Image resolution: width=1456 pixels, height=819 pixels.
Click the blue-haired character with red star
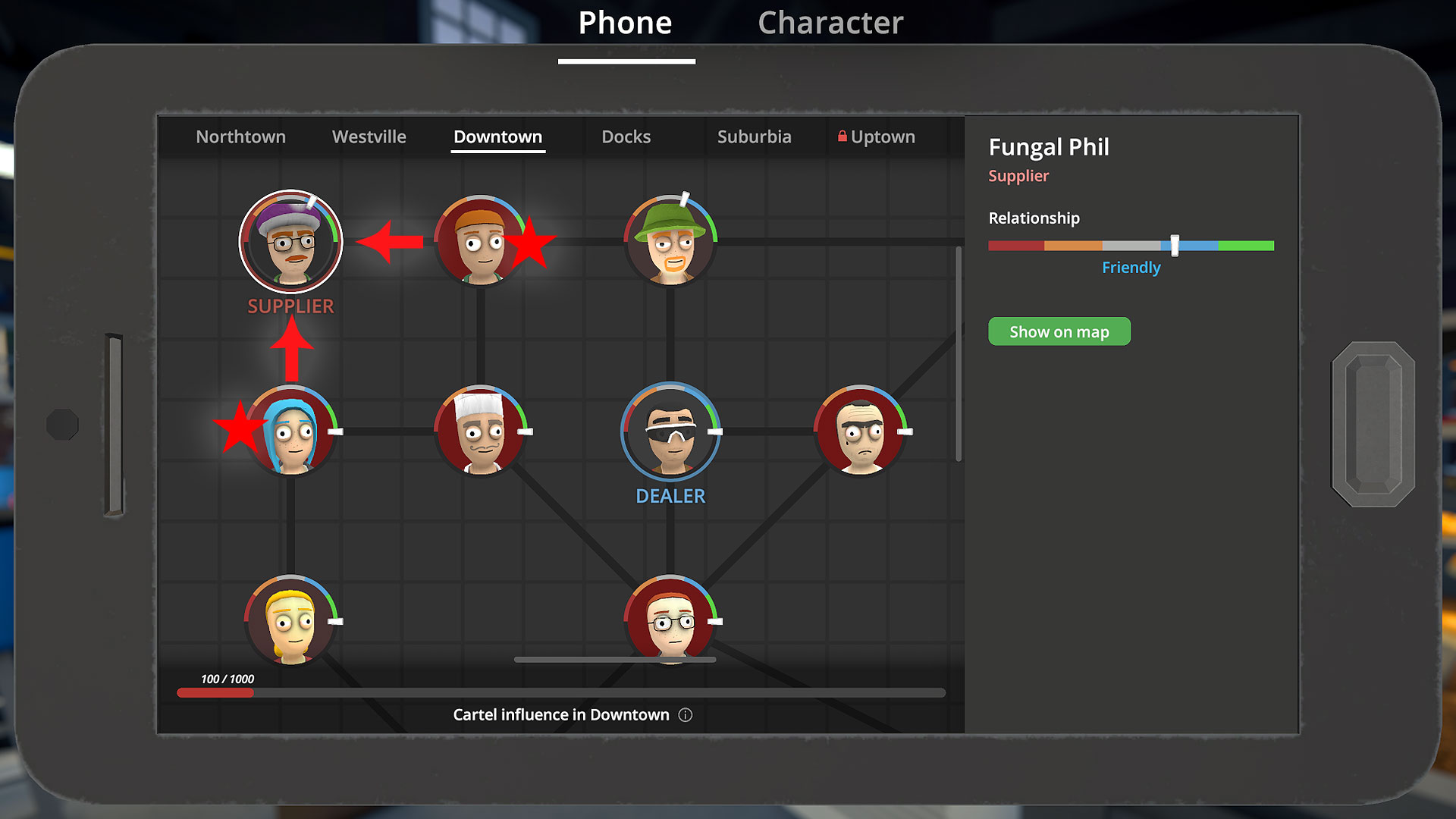pyautogui.click(x=290, y=434)
